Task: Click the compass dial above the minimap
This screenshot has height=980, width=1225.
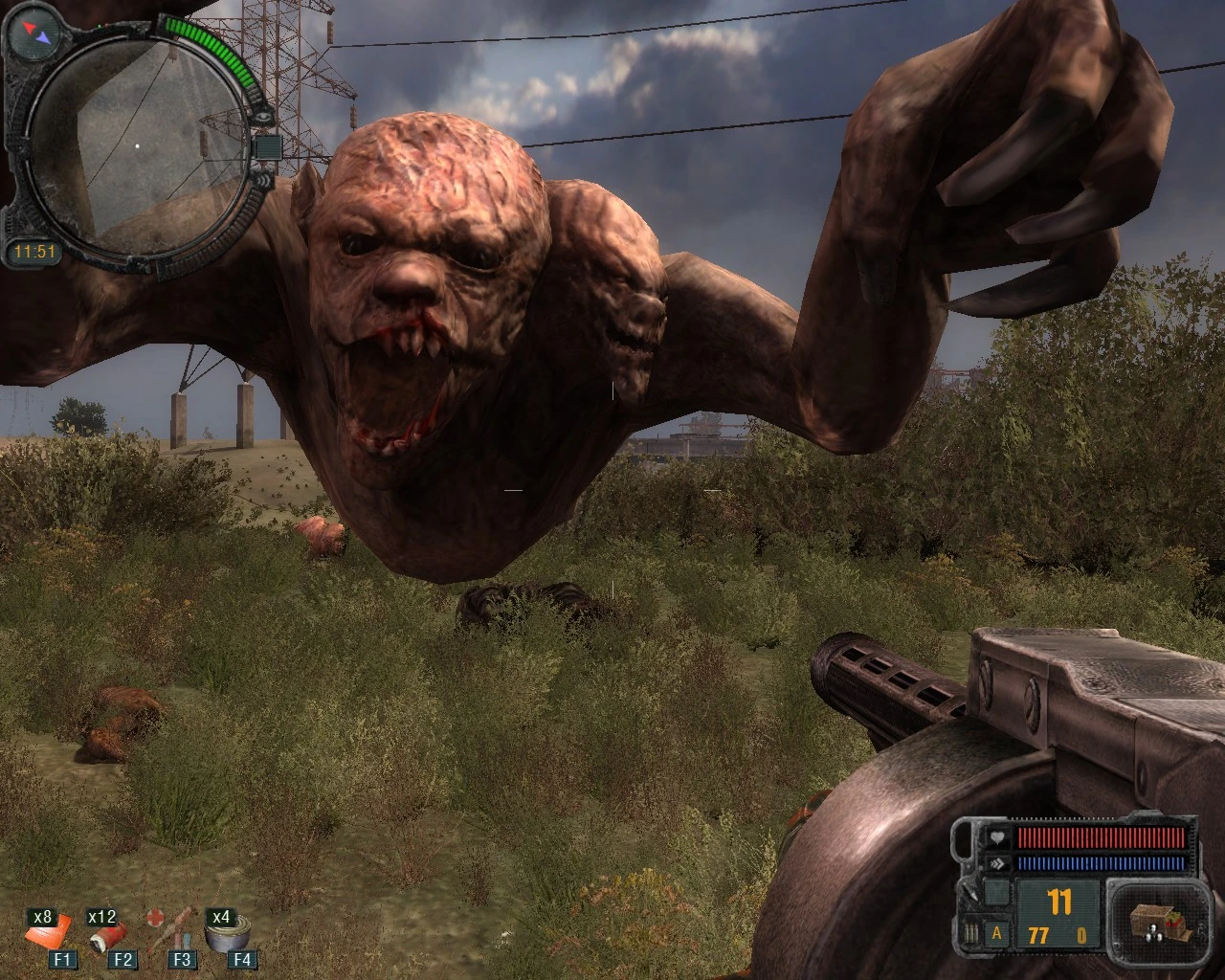Action: 34,35
